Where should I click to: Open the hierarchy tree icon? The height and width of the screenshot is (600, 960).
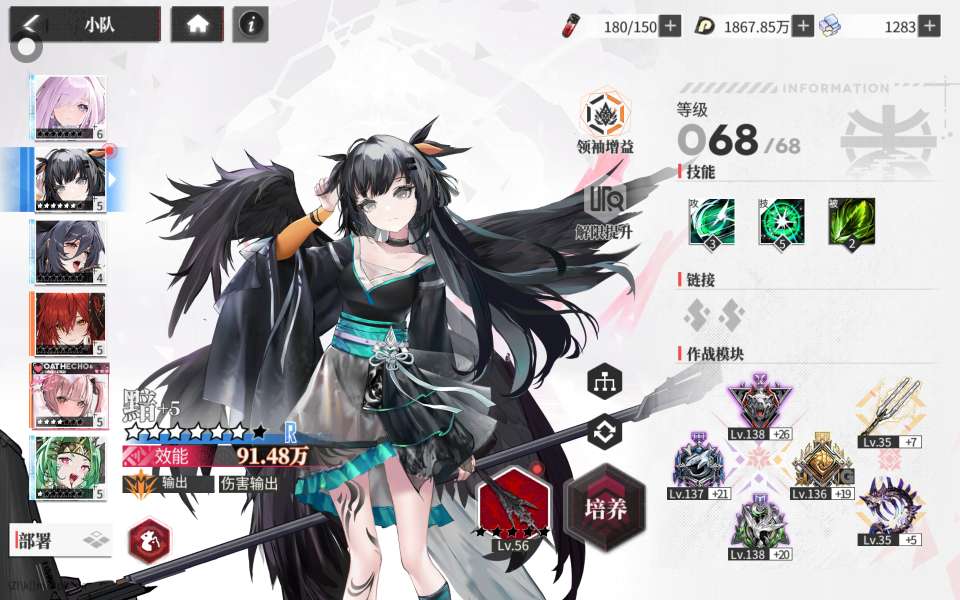point(605,381)
